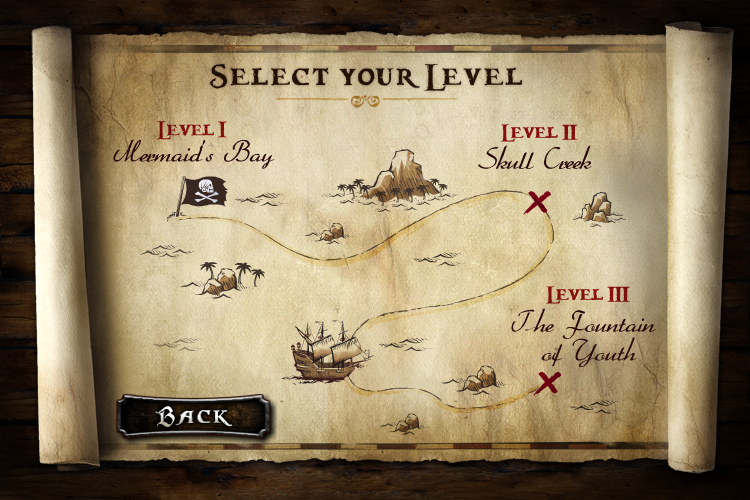Select the Level II Skull Creek label

coord(534,147)
